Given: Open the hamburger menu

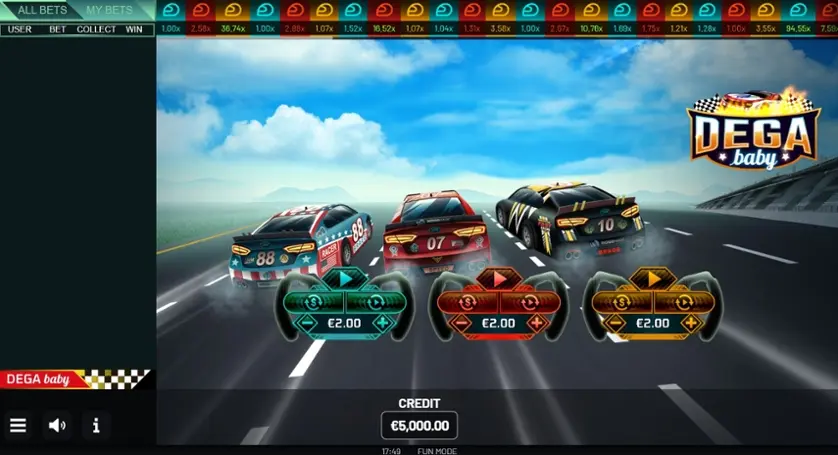Looking at the screenshot, I should (x=18, y=425).
